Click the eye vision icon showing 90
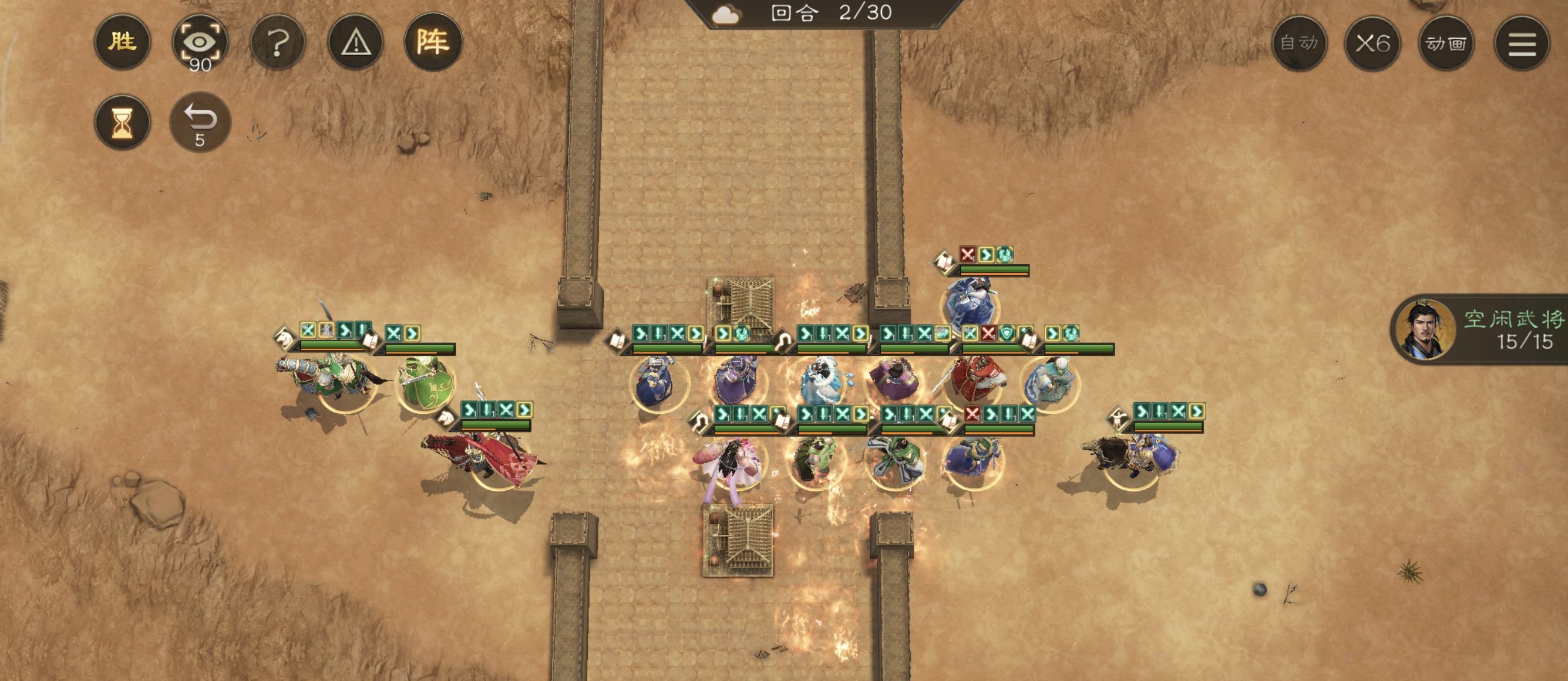 click(200, 43)
